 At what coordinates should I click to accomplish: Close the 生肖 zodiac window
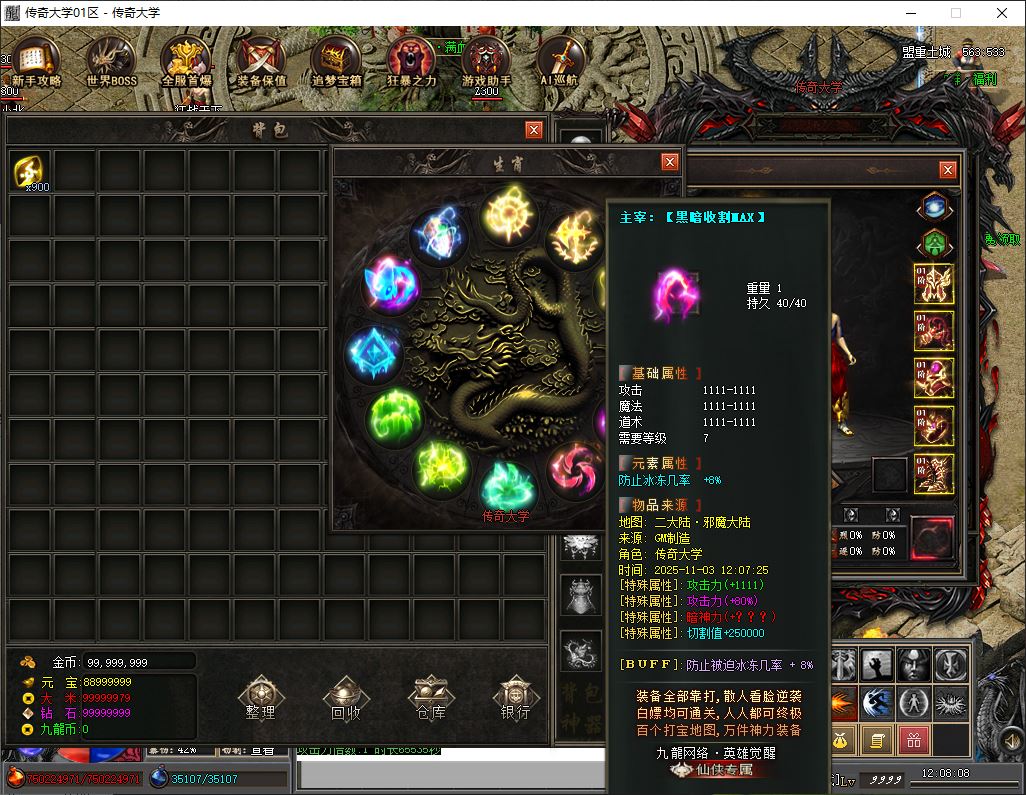point(669,162)
